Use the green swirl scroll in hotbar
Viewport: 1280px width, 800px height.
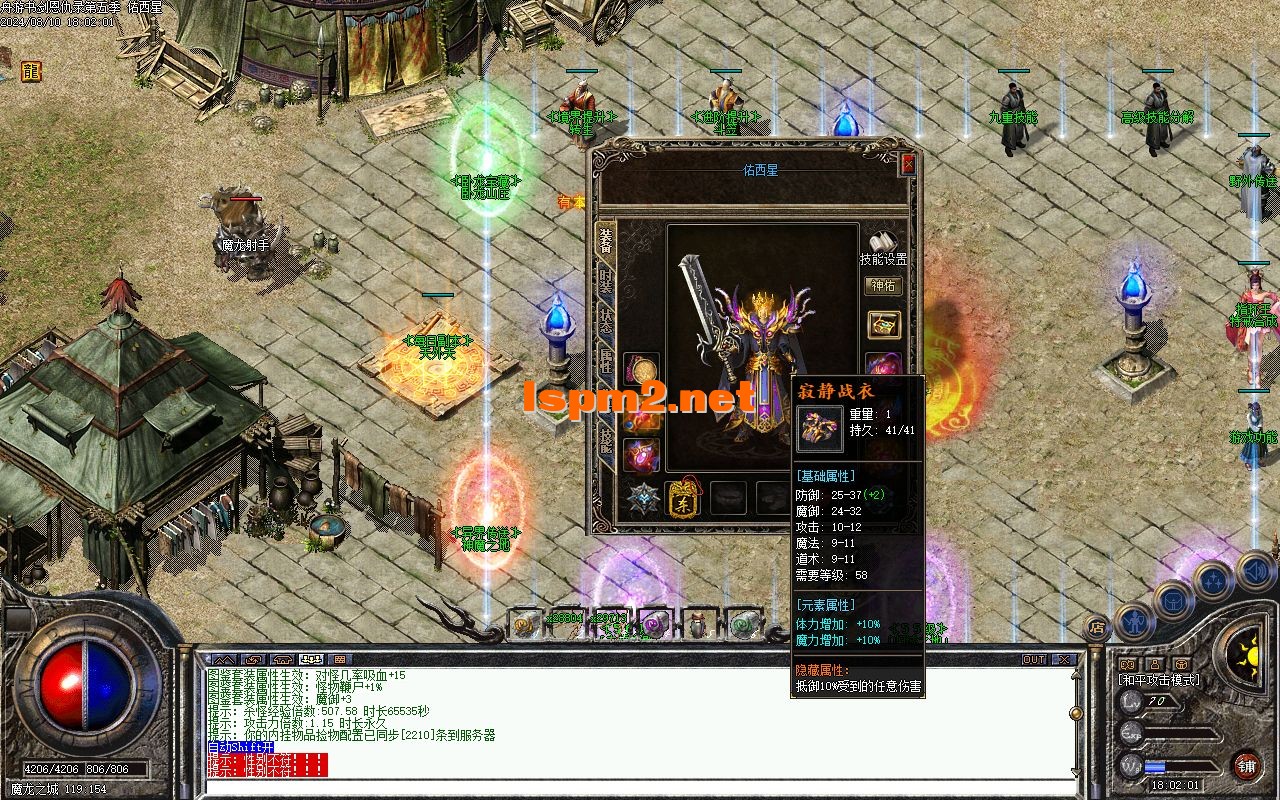click(x=742, y=625)
